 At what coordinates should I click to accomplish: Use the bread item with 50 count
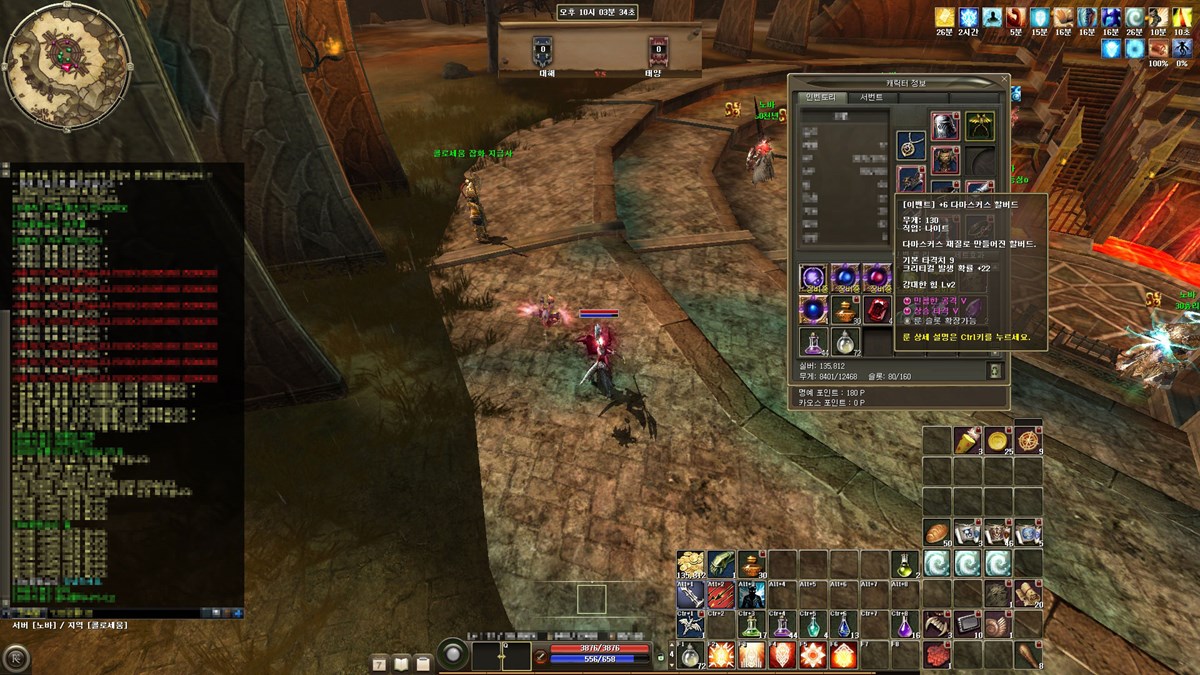coord(937,533)
